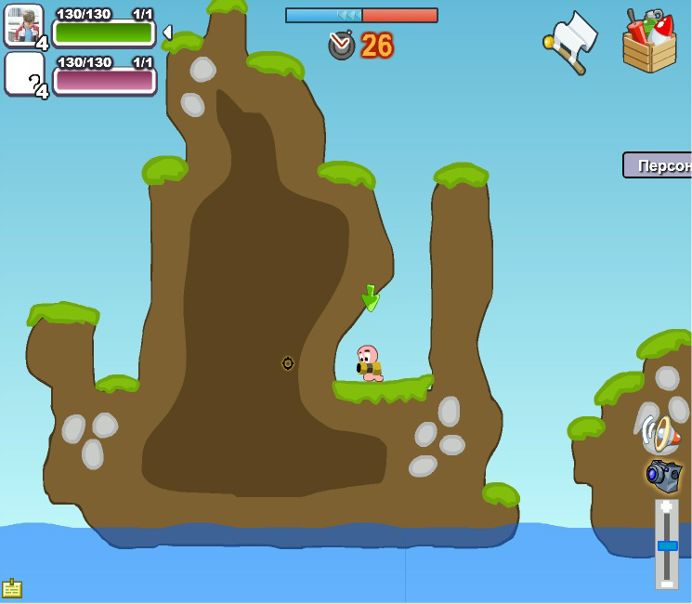Click the small yellow note icon
This screenshot has width=692, height=604.
tap(12, 589)
